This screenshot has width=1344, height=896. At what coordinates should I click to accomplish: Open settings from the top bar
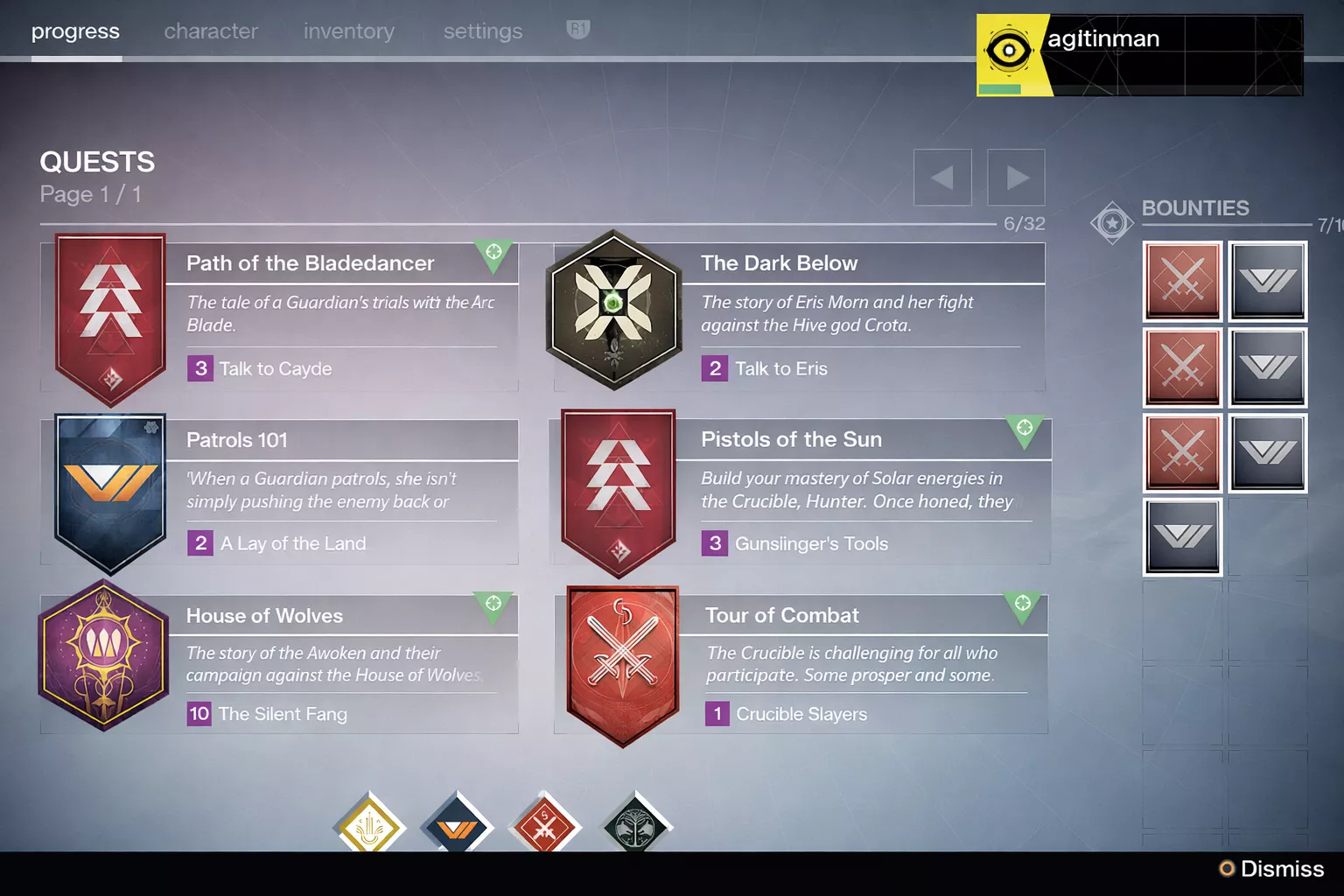point(482,31)
